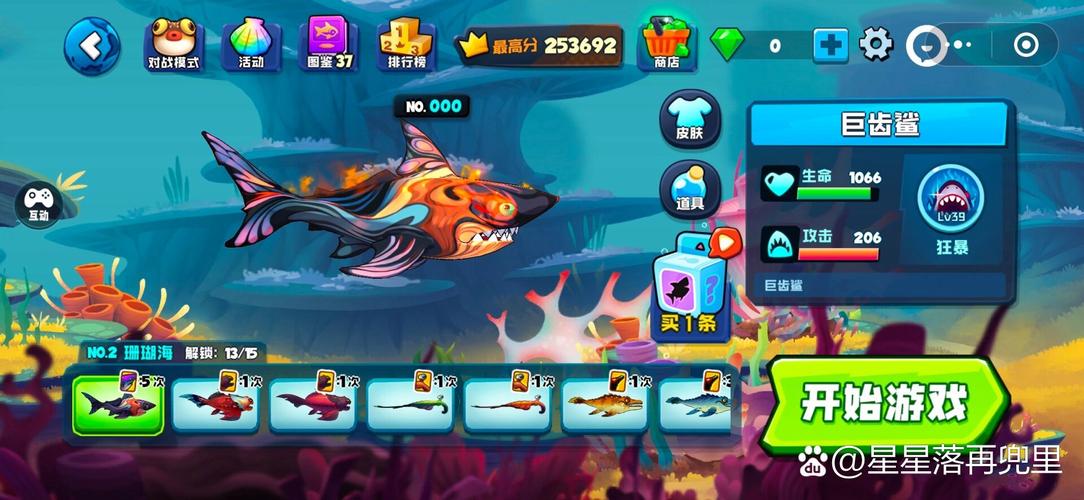Buy one fish from the mystery box
The image size is (1084, 500).
[x=689, y=287]
